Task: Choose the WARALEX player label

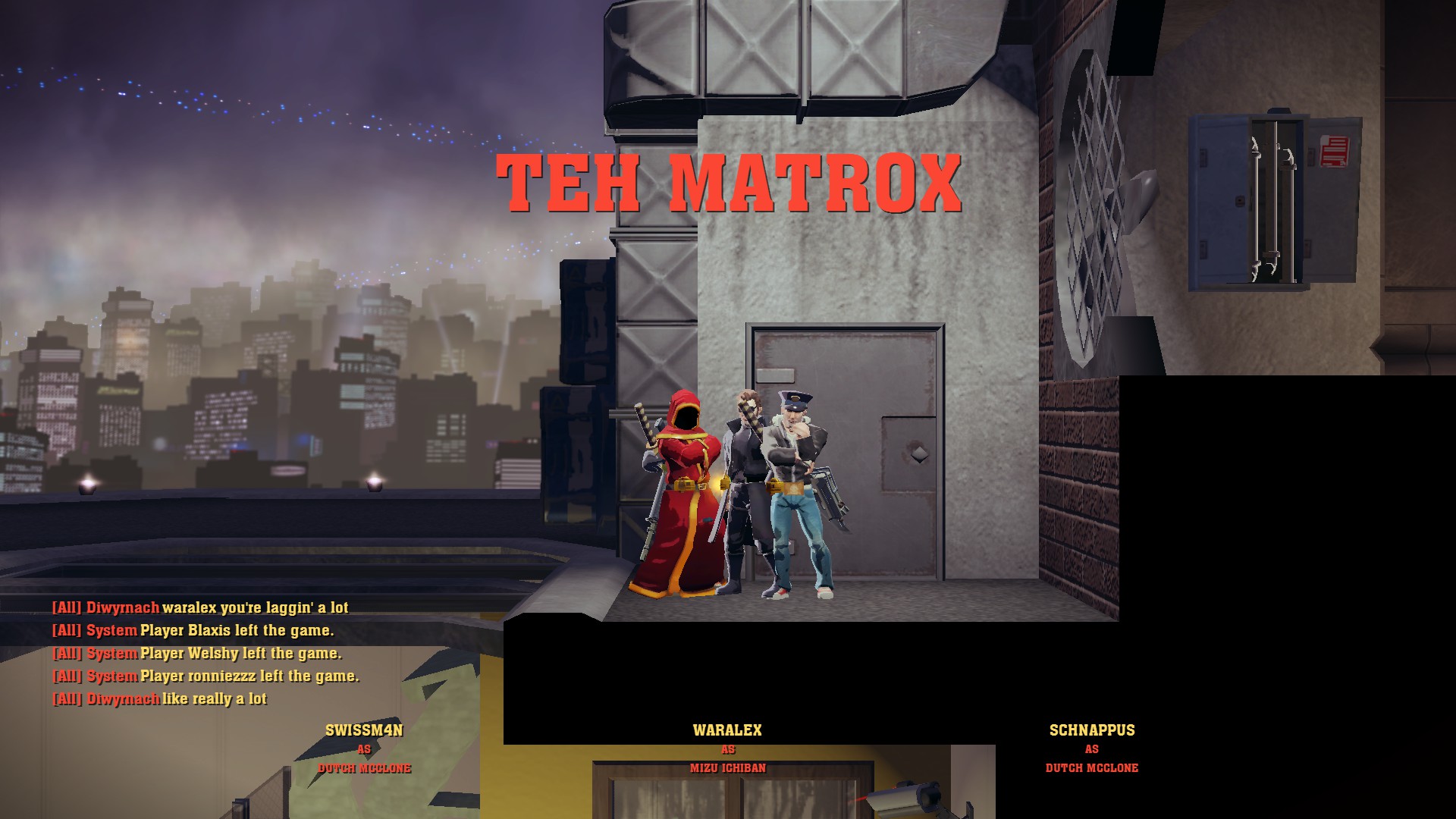Action: tap(727, 730)
